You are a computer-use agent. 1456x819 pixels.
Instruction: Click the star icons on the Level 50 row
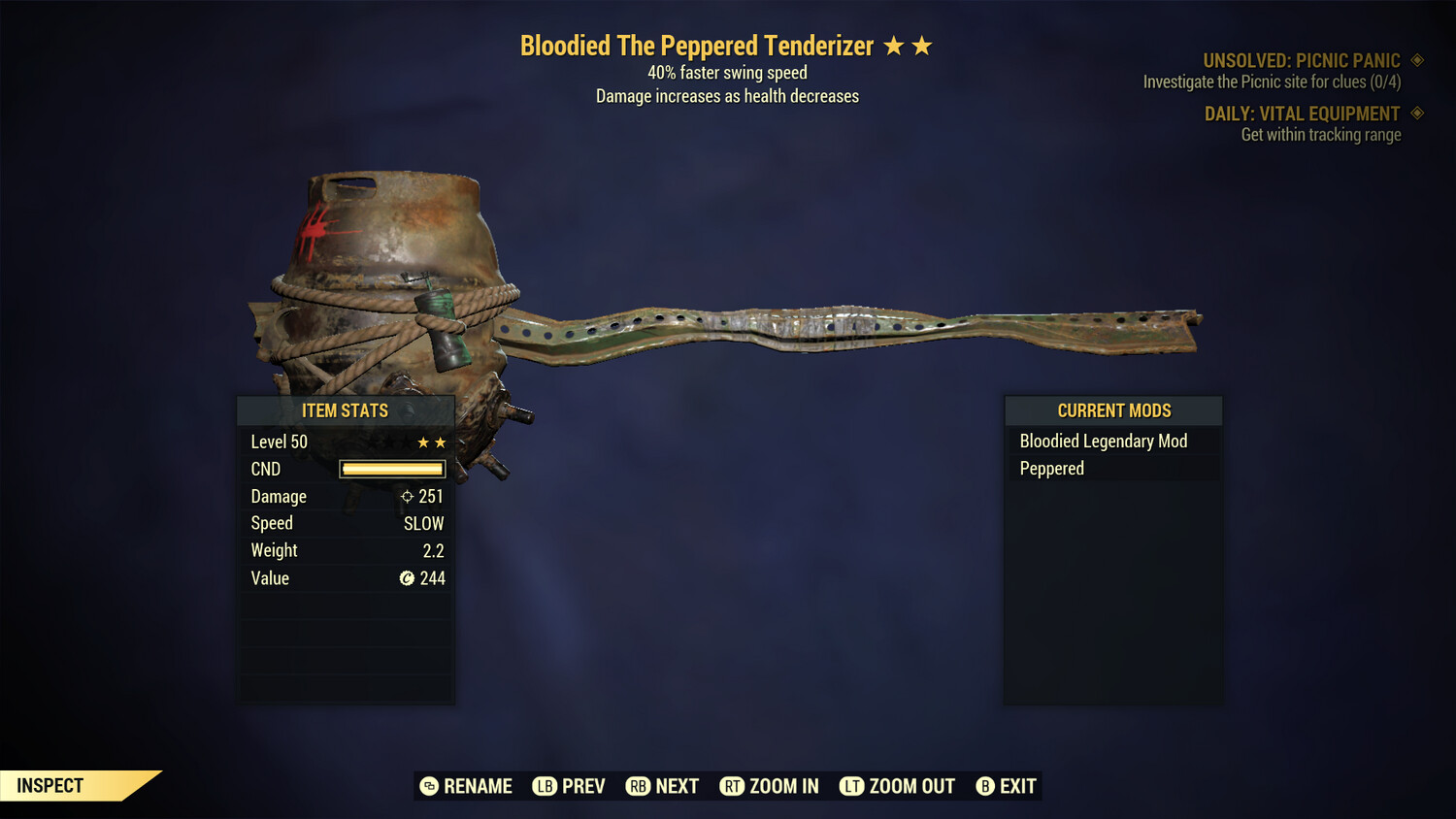click(431, 442)
